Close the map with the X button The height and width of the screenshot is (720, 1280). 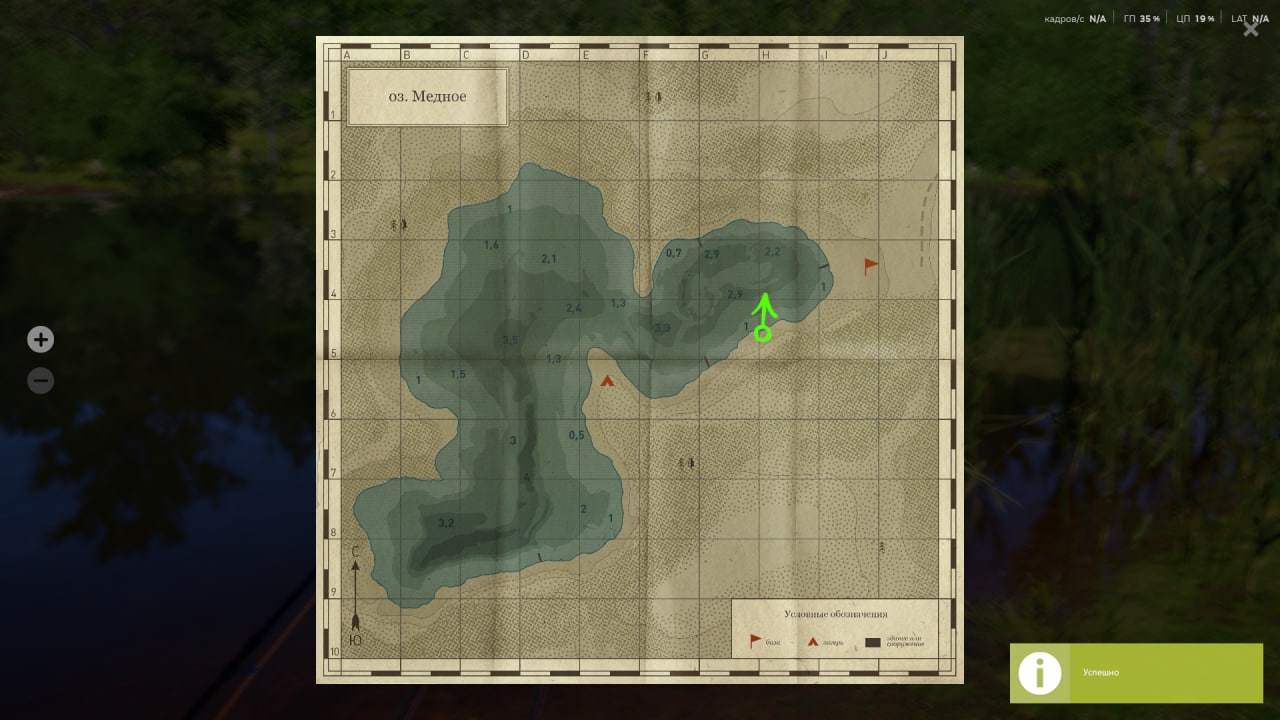click(1250, 29)
